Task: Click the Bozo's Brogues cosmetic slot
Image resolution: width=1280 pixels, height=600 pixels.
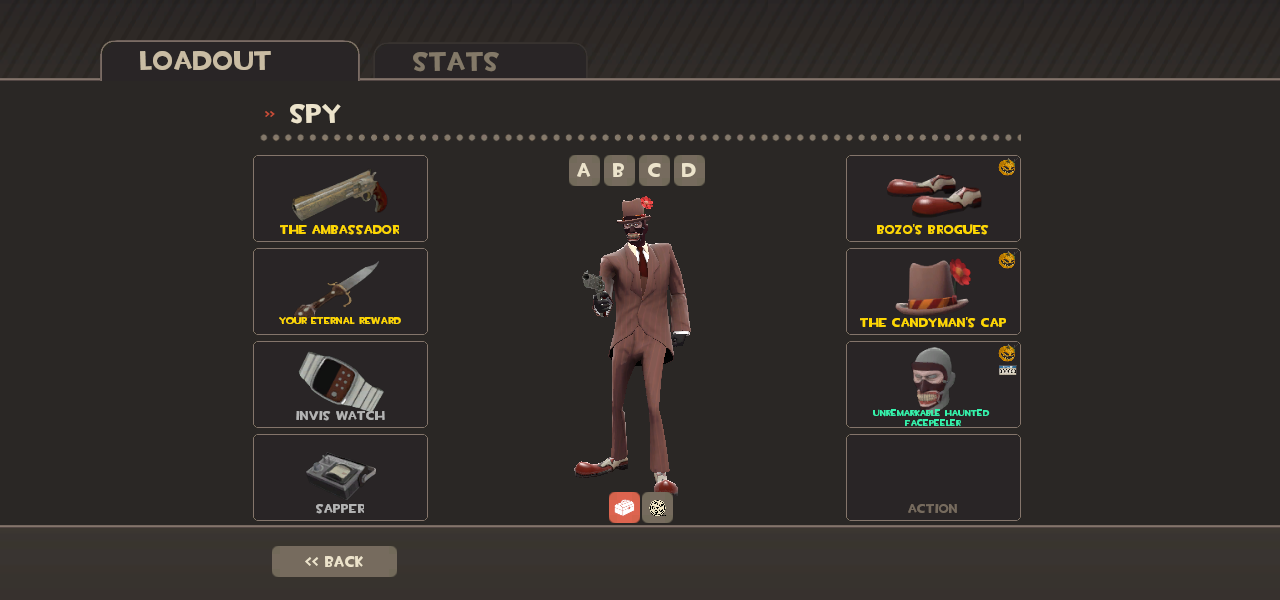Action: click(x=933, y=198)
